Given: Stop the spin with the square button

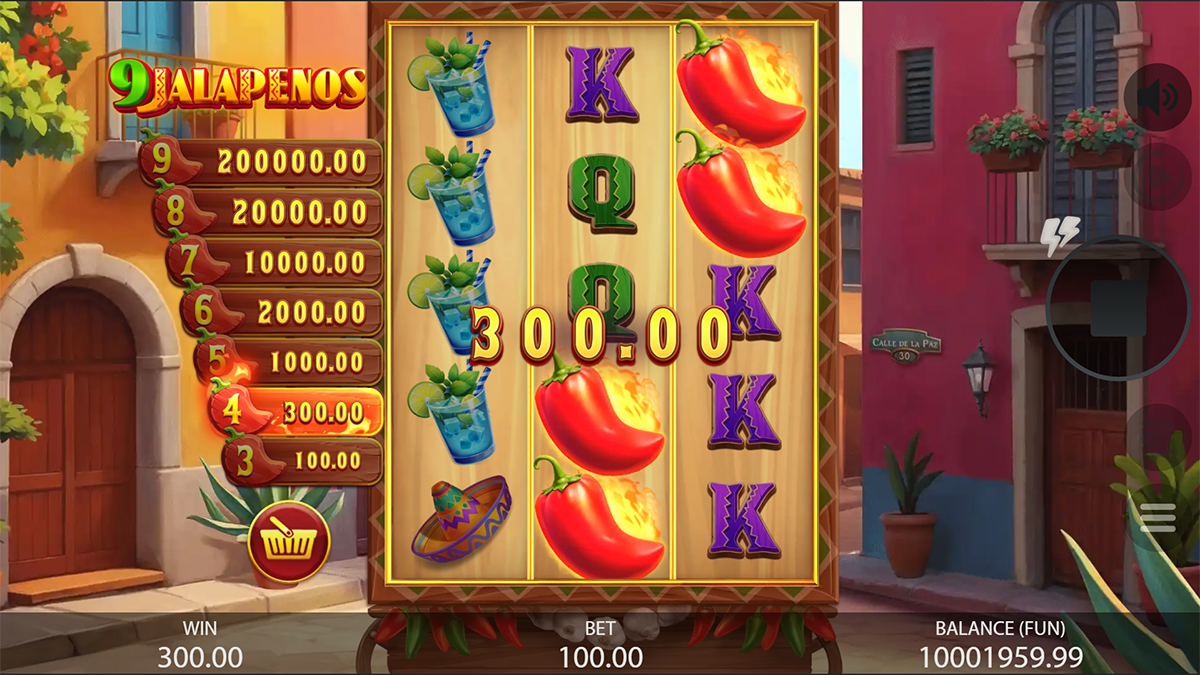Looking at the screenshot, I should tap(1116, 308).
